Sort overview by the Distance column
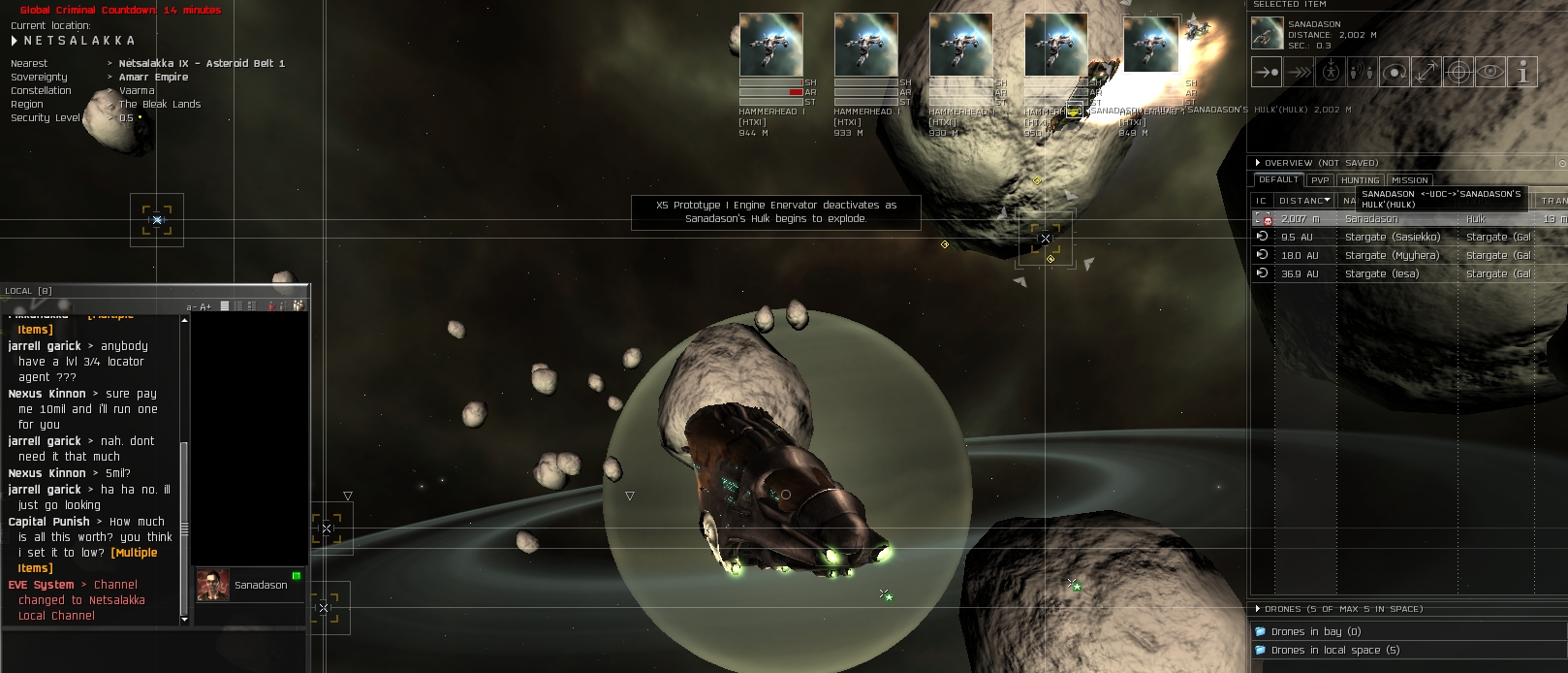The width and height of the screenshot is (1568, 673). click(x=1302, y=201)
